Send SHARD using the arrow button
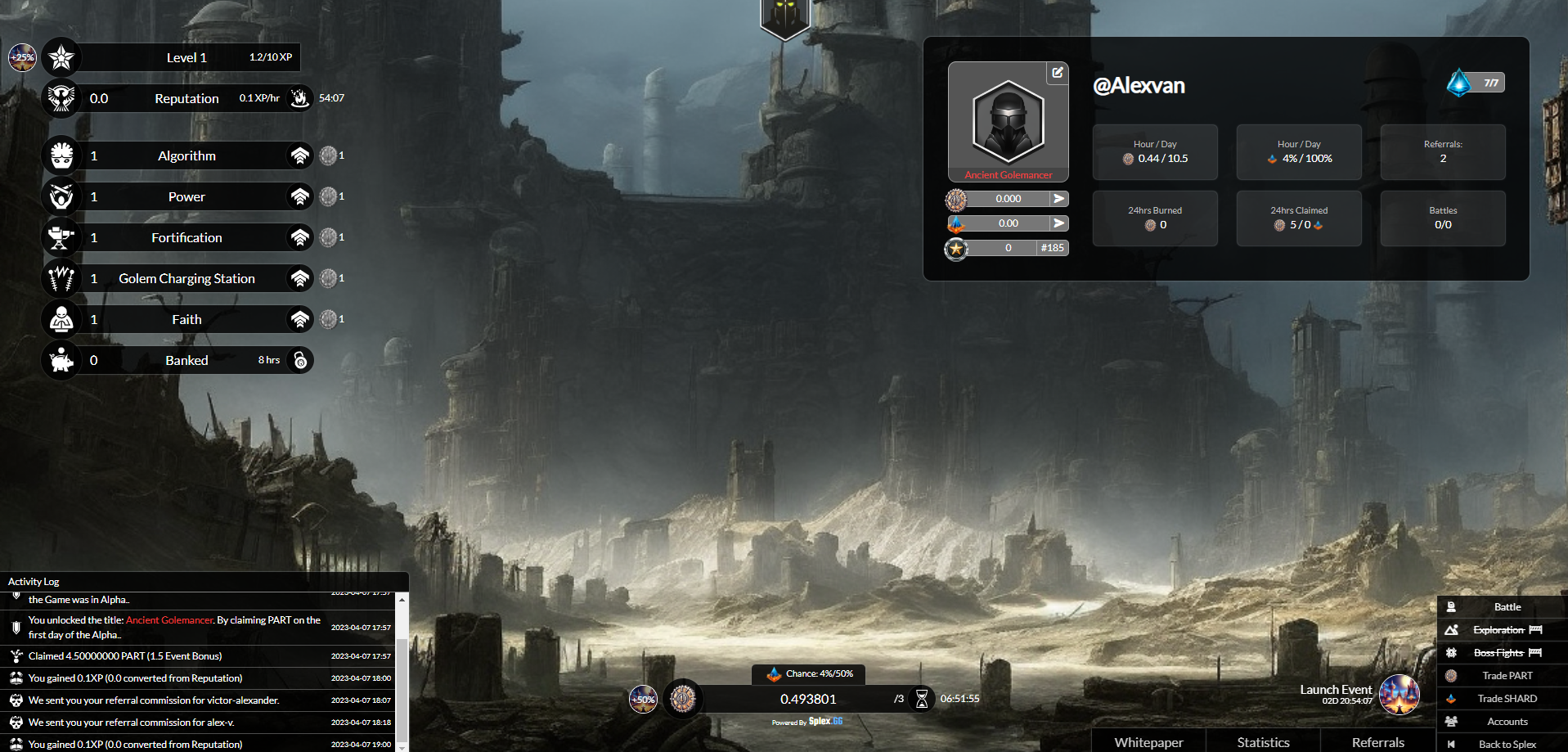 click(x=1059, y=223)
